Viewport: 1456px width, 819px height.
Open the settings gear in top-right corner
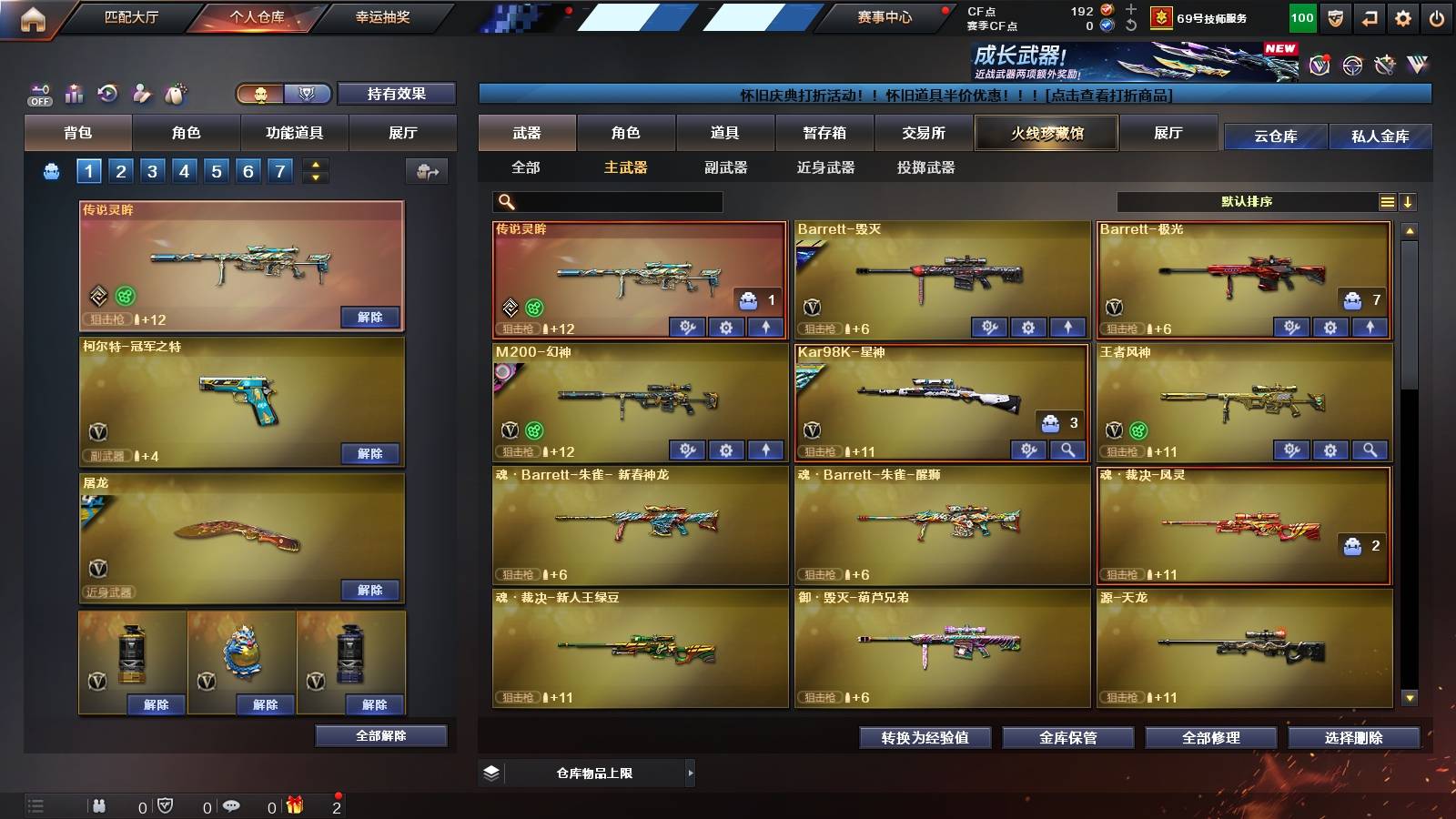tap(1403, 17)
